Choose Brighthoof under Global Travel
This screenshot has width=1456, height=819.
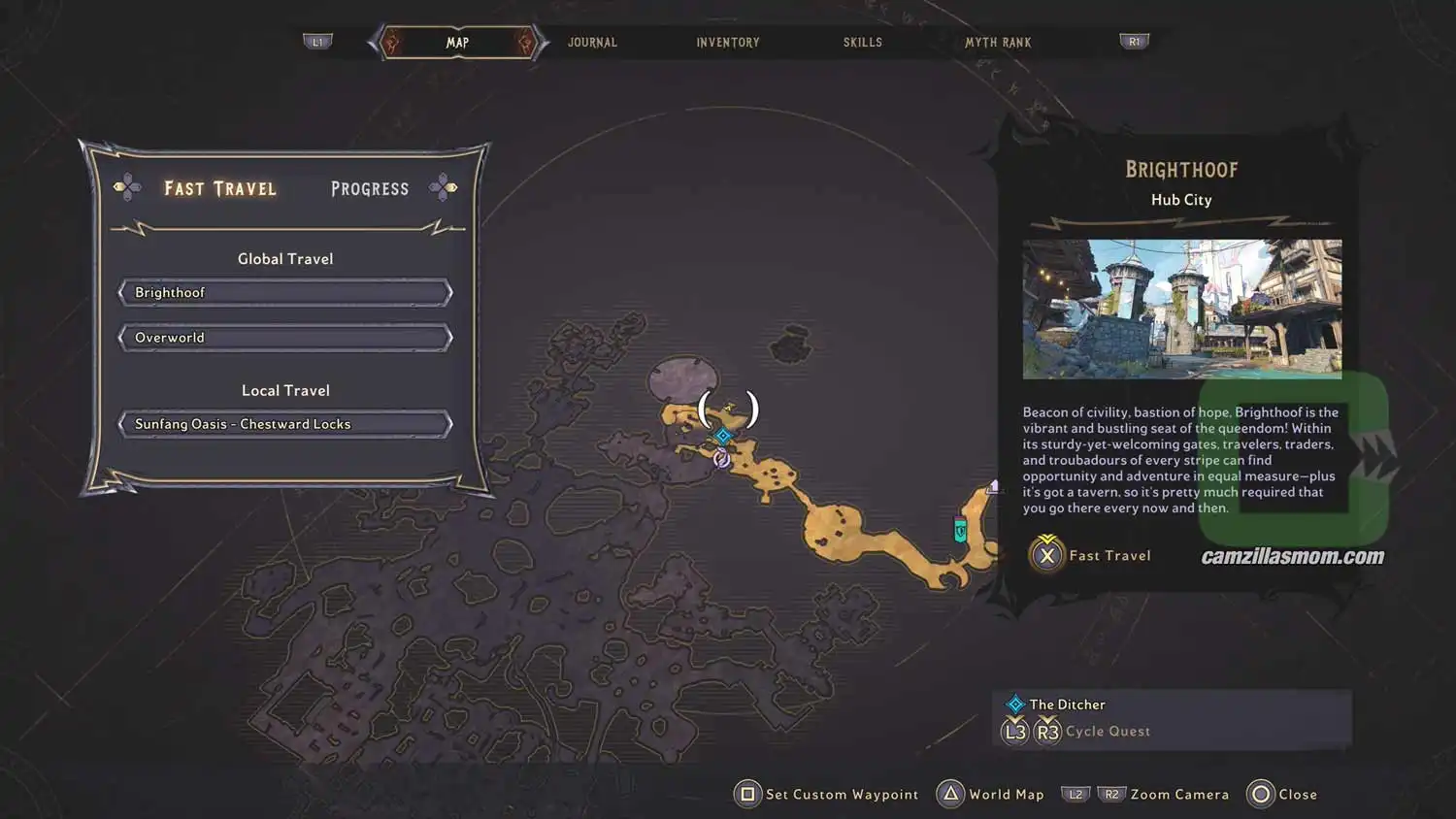click(x=284, y=293)
